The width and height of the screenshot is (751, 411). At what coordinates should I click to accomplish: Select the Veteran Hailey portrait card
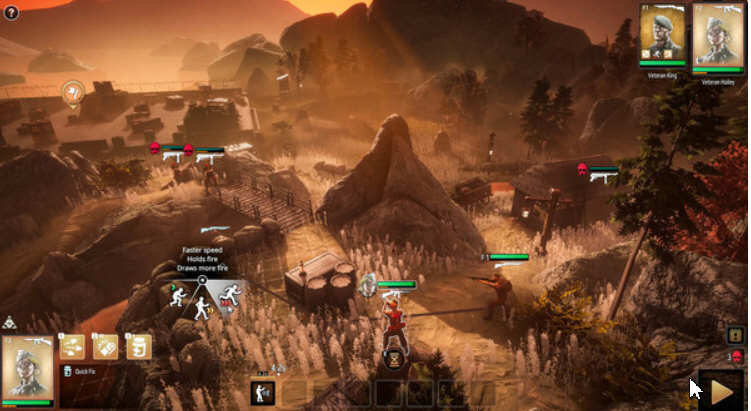717,35
